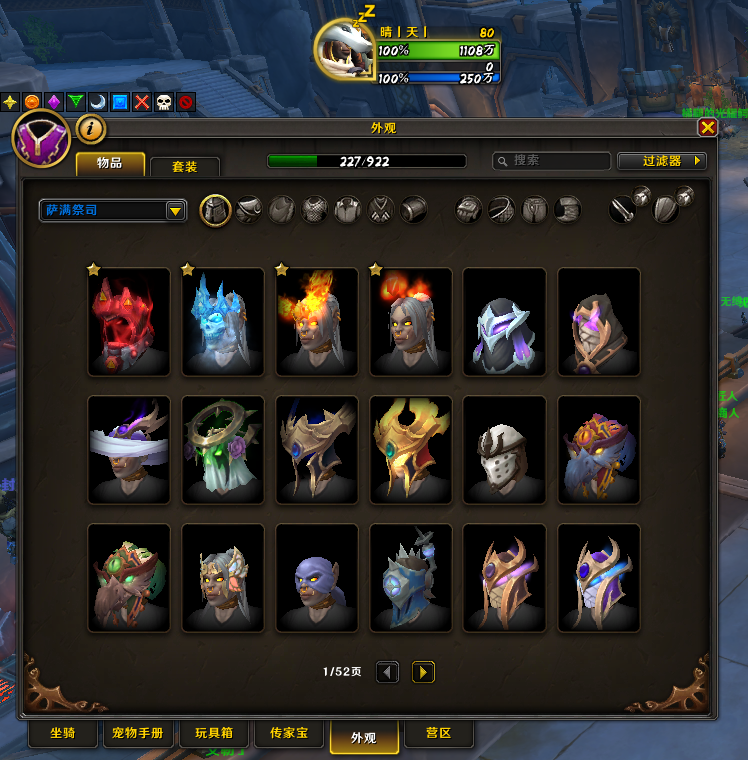Select the green skull with thorn halo
748x760 pixels.
click(223, 450)
